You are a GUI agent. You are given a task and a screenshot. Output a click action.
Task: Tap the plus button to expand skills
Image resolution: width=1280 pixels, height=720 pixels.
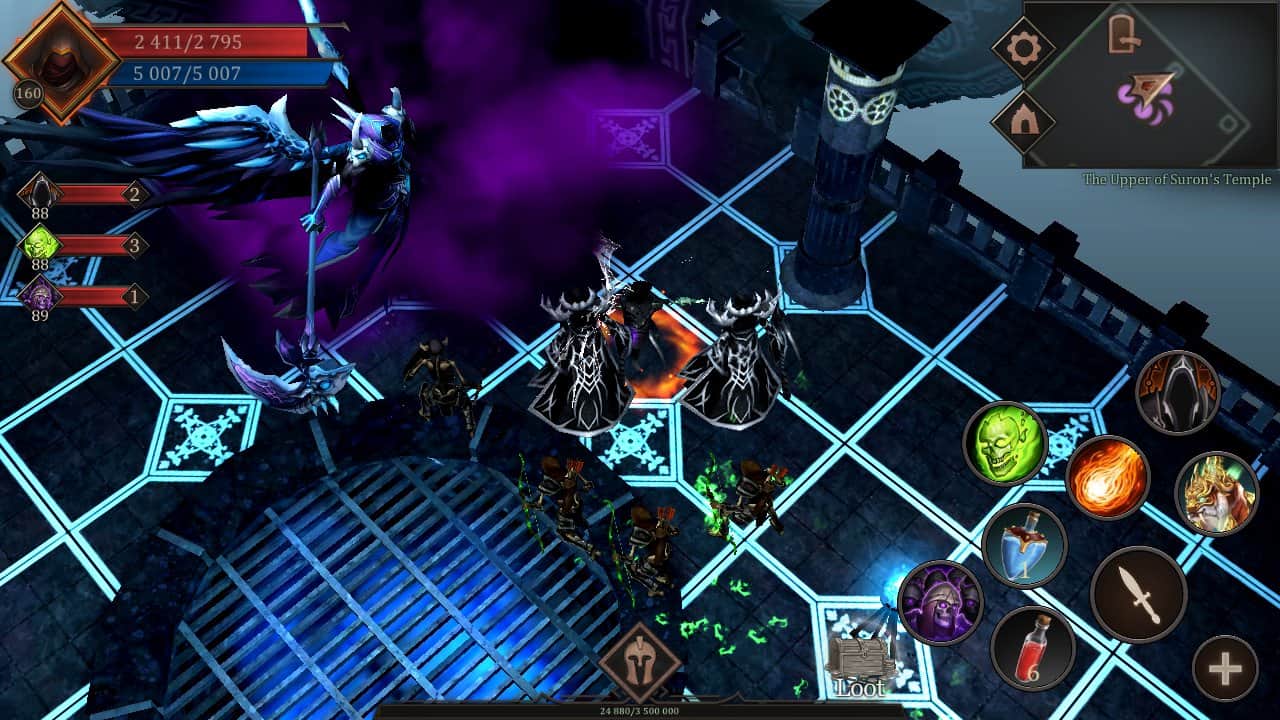(x=1225, y=668)
